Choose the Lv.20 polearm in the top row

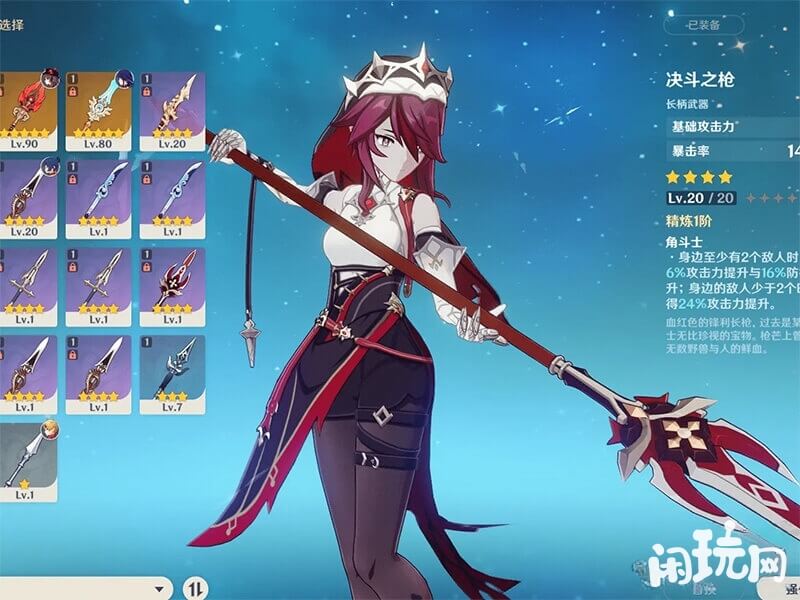pos(172,110)
